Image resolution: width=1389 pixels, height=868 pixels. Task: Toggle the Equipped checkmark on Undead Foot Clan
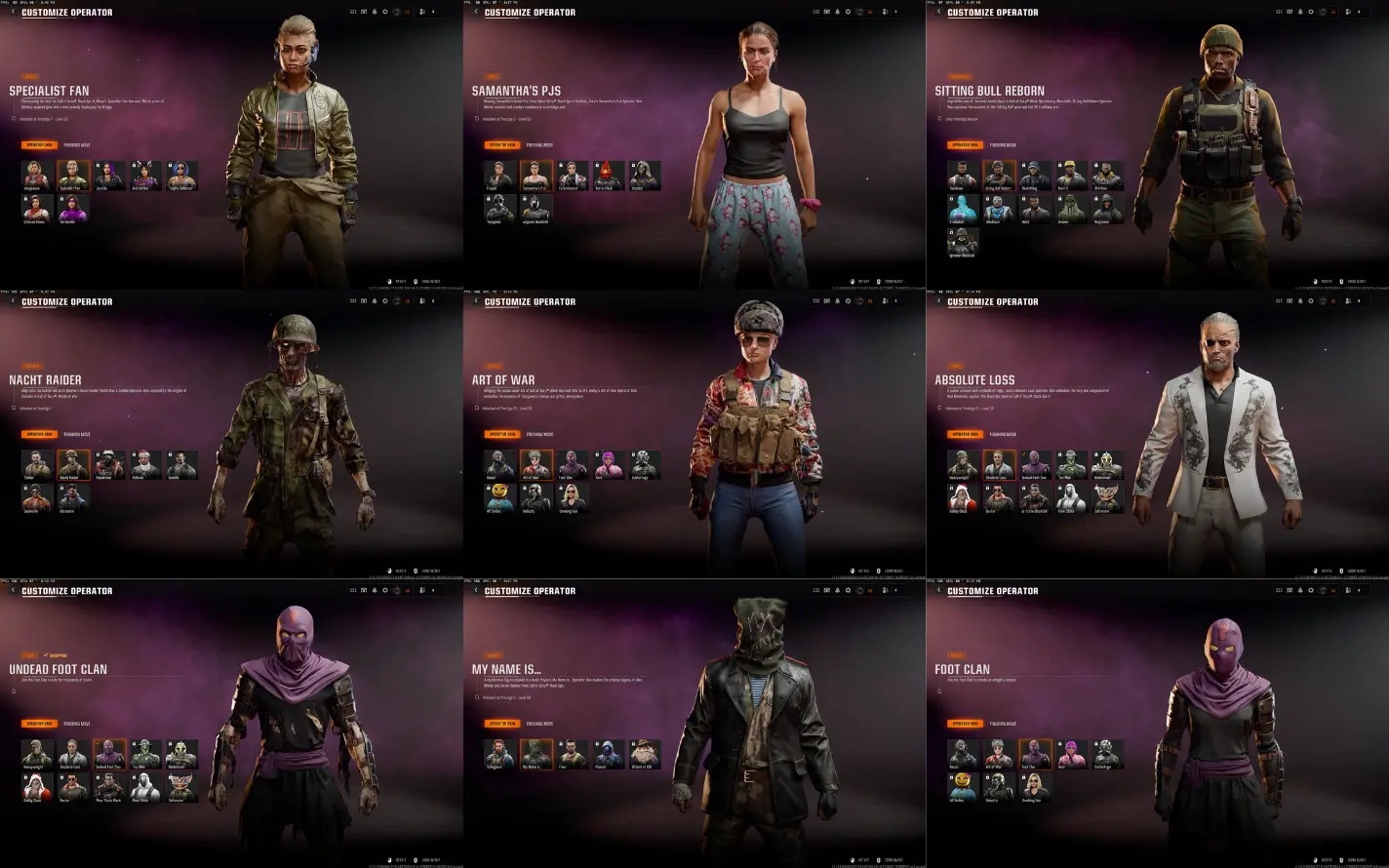[x=46, y=655]
